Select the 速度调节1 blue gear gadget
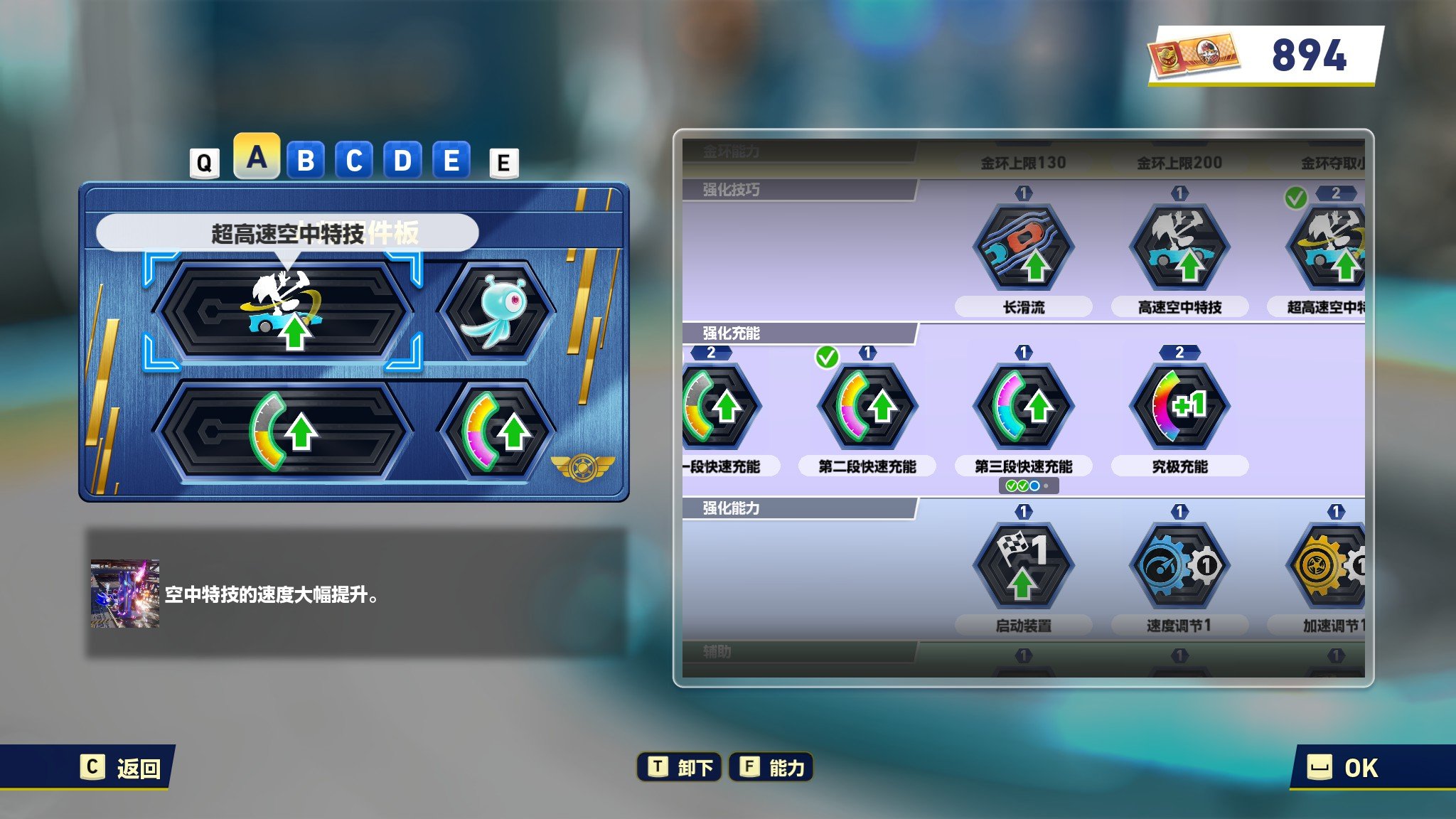This screenshot has width=1456, height=819. (x=1179, y=566)
